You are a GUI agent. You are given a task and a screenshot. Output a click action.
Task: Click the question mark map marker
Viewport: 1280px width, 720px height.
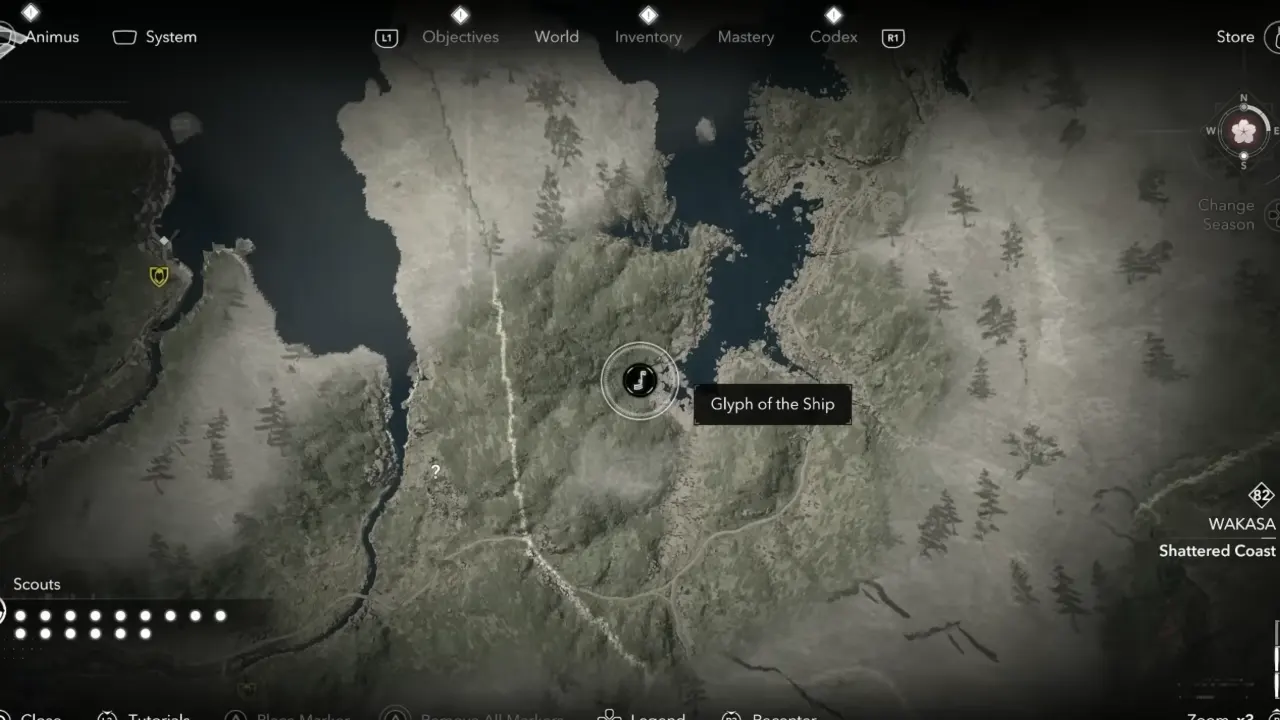[x=435, y=470]
